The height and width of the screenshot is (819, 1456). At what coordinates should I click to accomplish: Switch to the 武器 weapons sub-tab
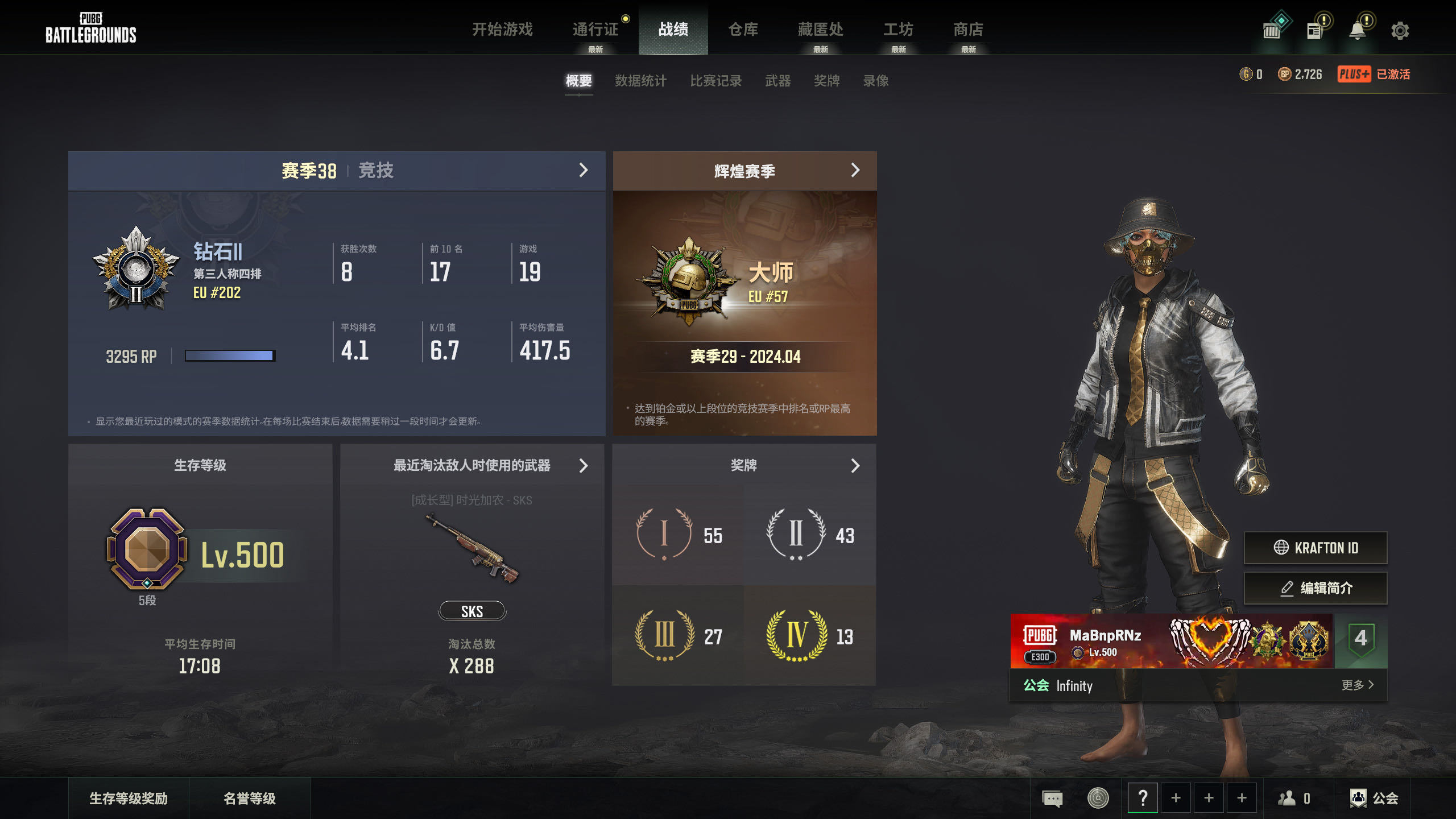(777, 81)
